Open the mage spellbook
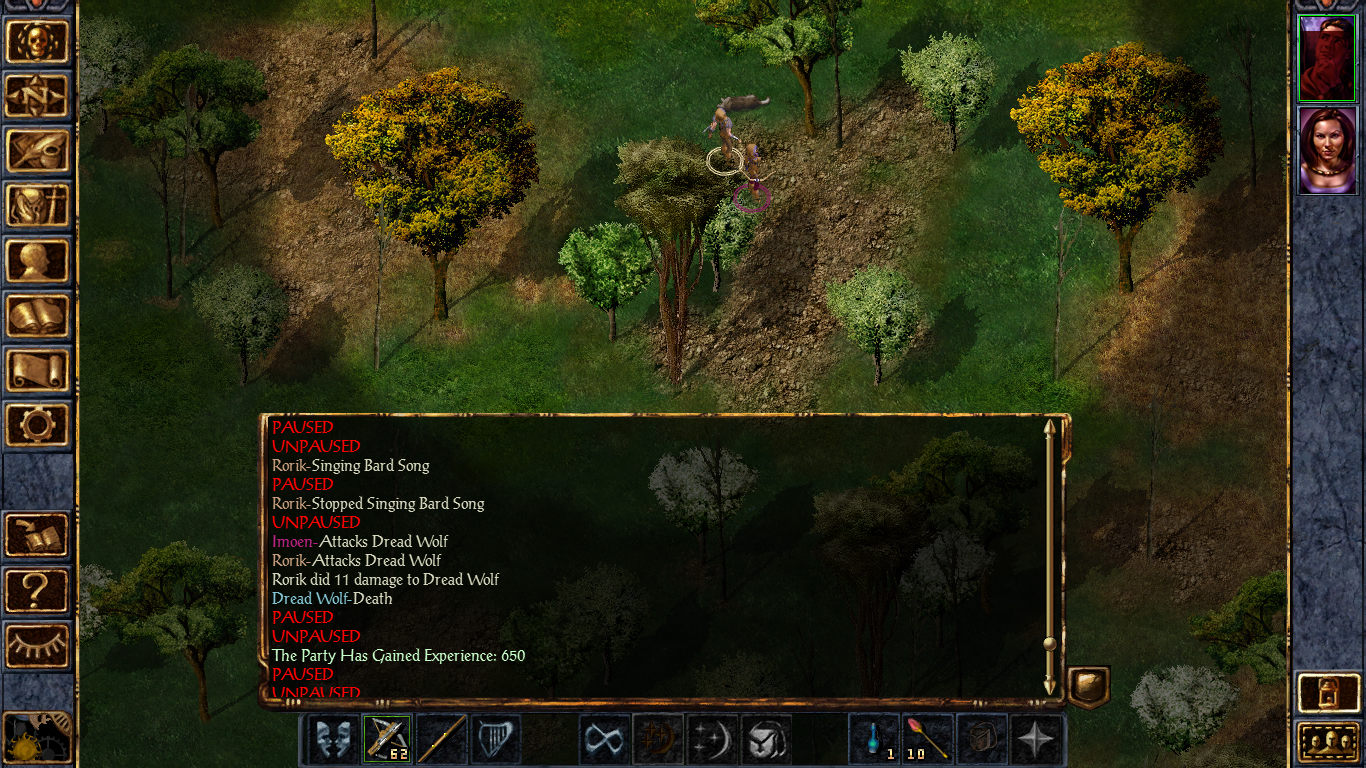 point(38,316)
